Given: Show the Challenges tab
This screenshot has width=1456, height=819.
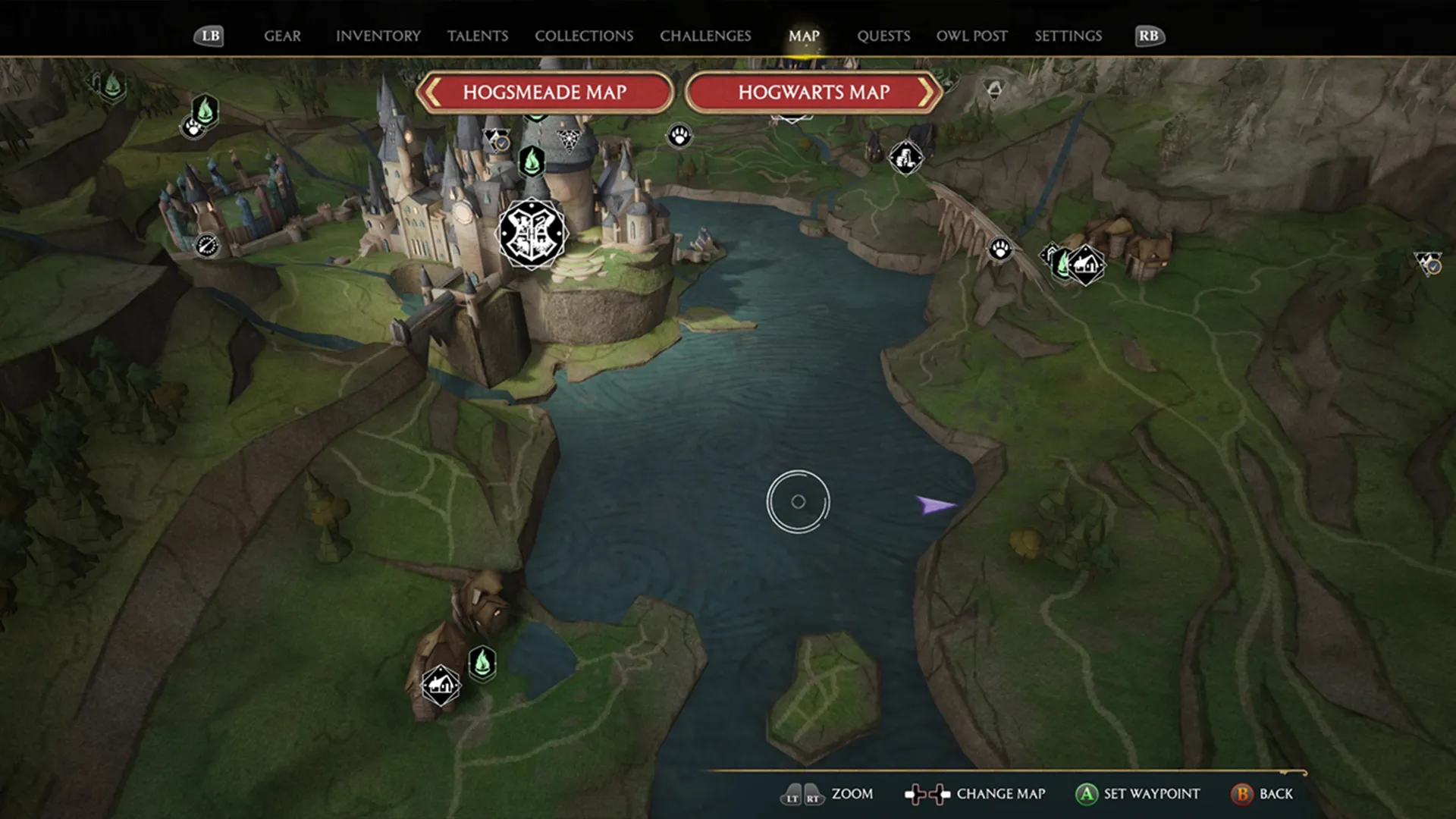Looking at the screenshot, I should click(x=705, y=36).
